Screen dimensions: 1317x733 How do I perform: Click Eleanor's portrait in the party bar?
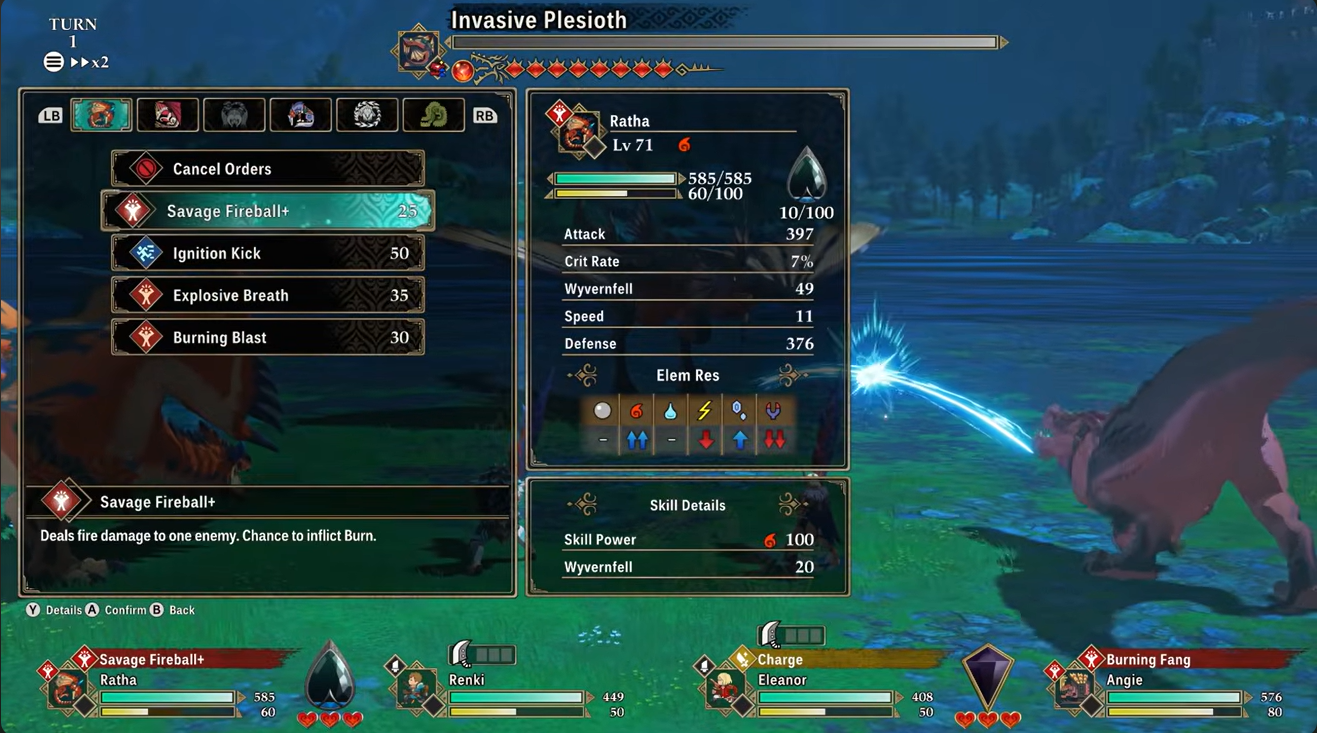pos(724,689)
